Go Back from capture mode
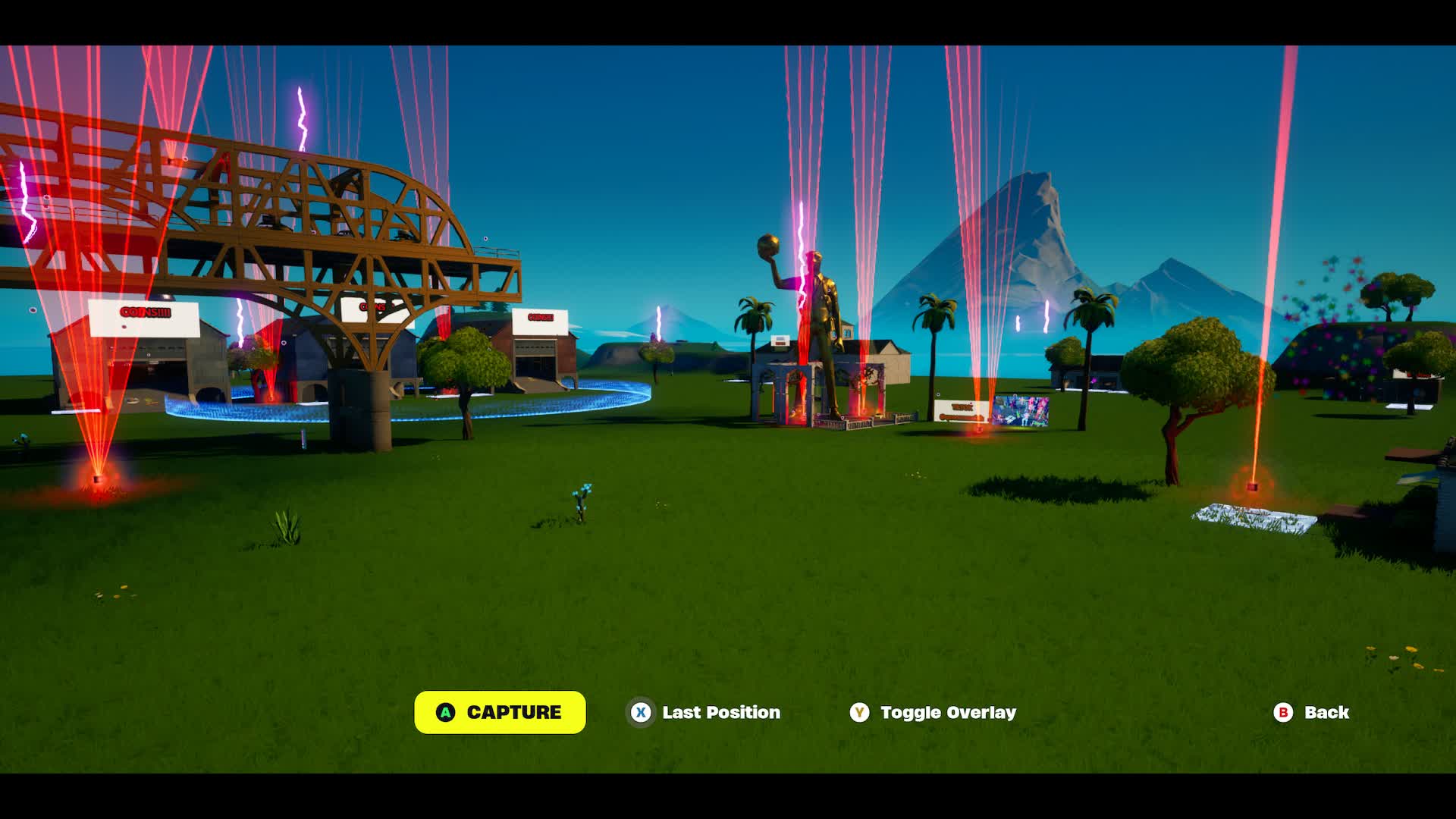1456x819 pixels. click(x=1311, y=712)
